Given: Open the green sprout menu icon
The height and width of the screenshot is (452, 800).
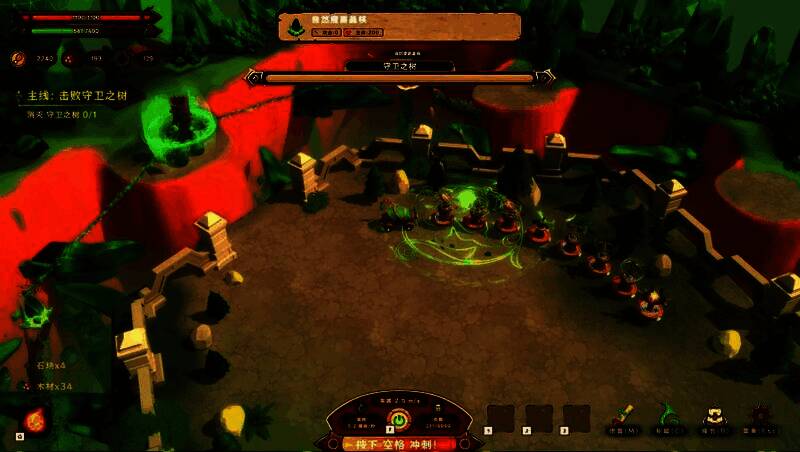Looking at the screenshot, I should point(667,413).
